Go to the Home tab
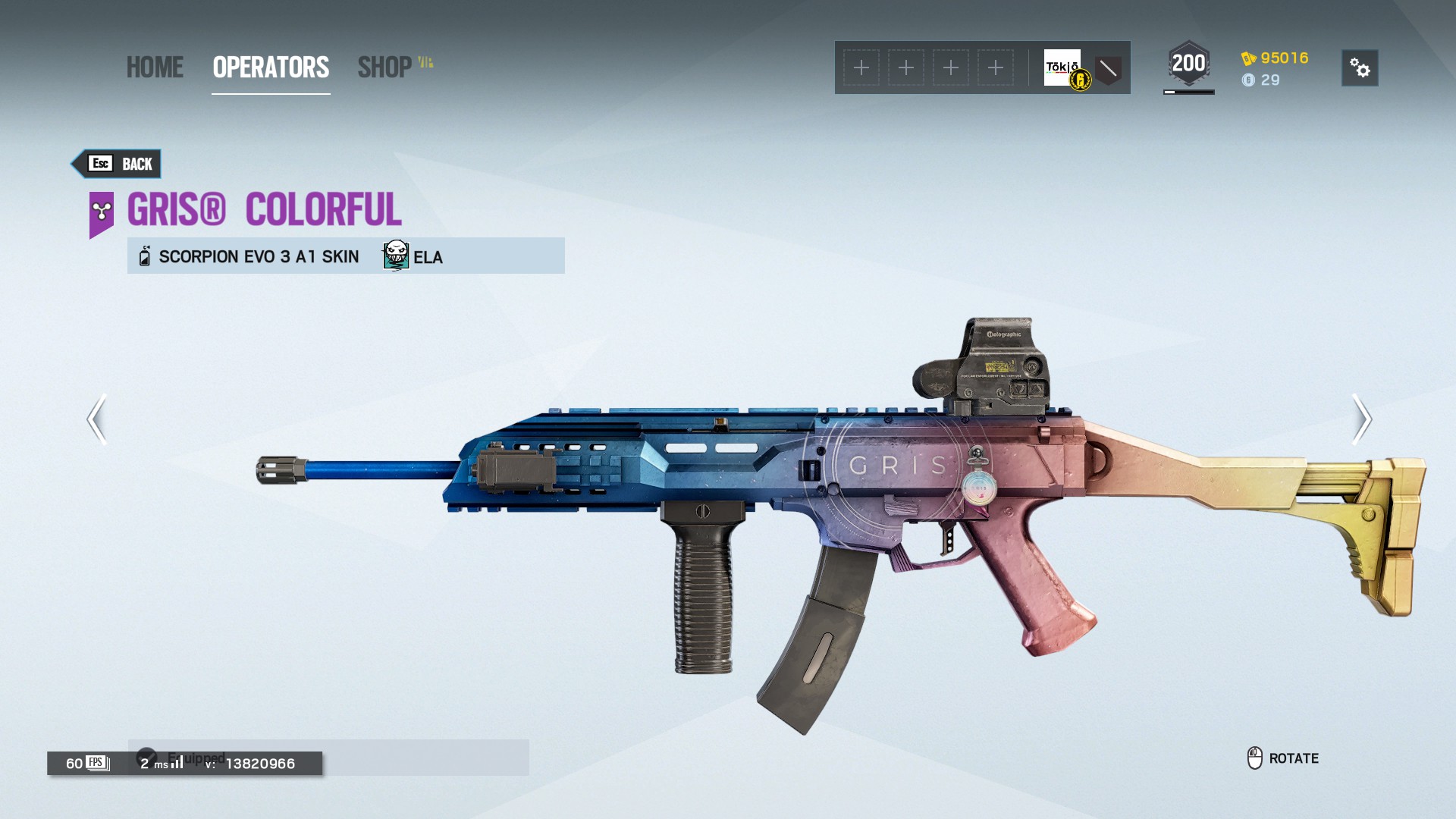The height and width of the screenshot is (819, 1456). click(x=155, y=67)
